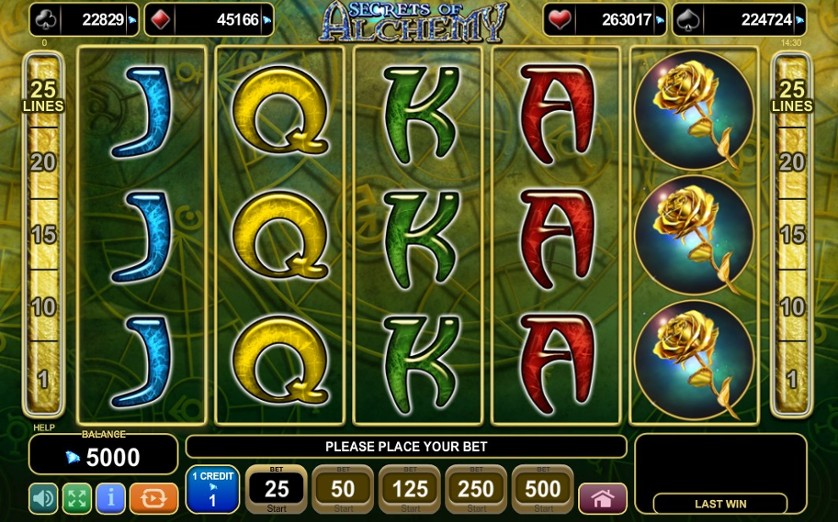The image size is (838, 522).
Task: Open the hearts jackpot panel showing 263017
Action: (x=604, y=19)
